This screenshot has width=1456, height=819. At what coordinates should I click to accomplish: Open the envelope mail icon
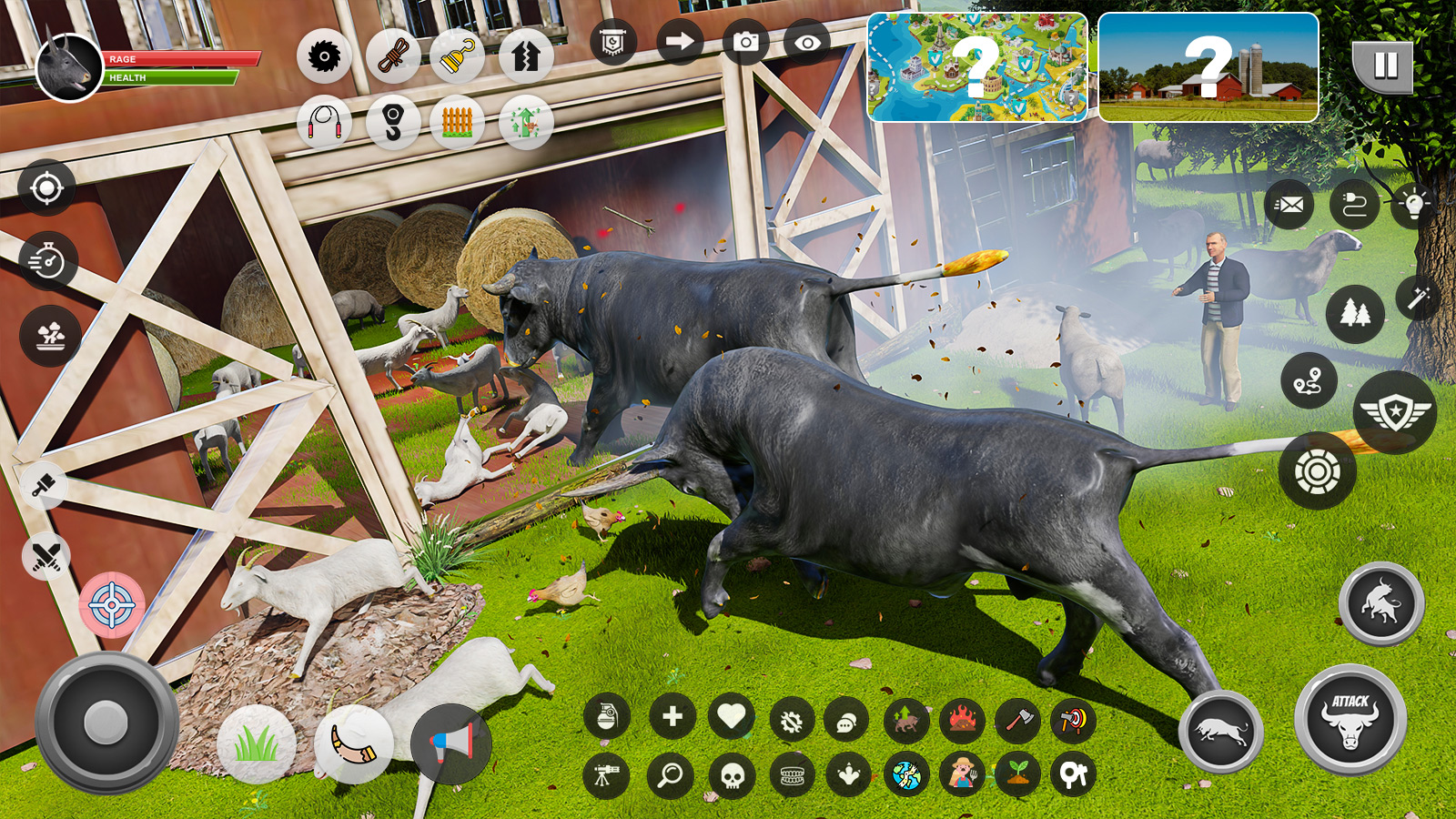tap(1289, 205)
